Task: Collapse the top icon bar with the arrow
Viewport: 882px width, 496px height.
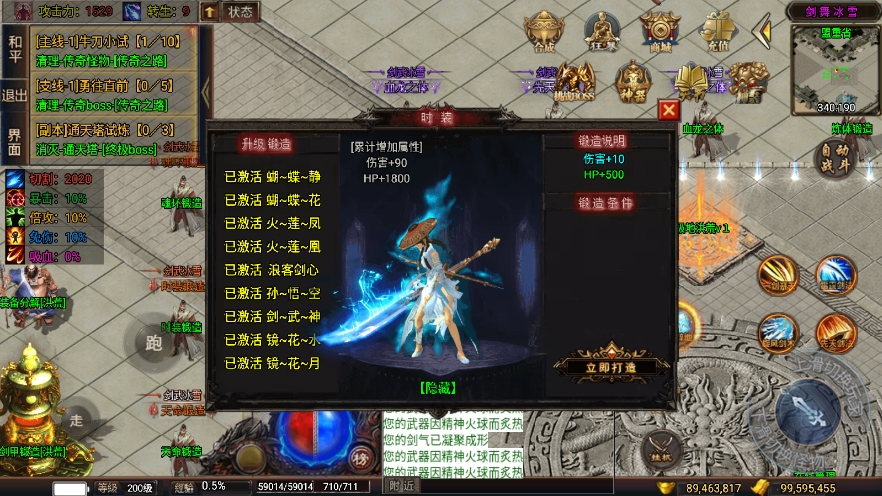Action: coord(764,32)
